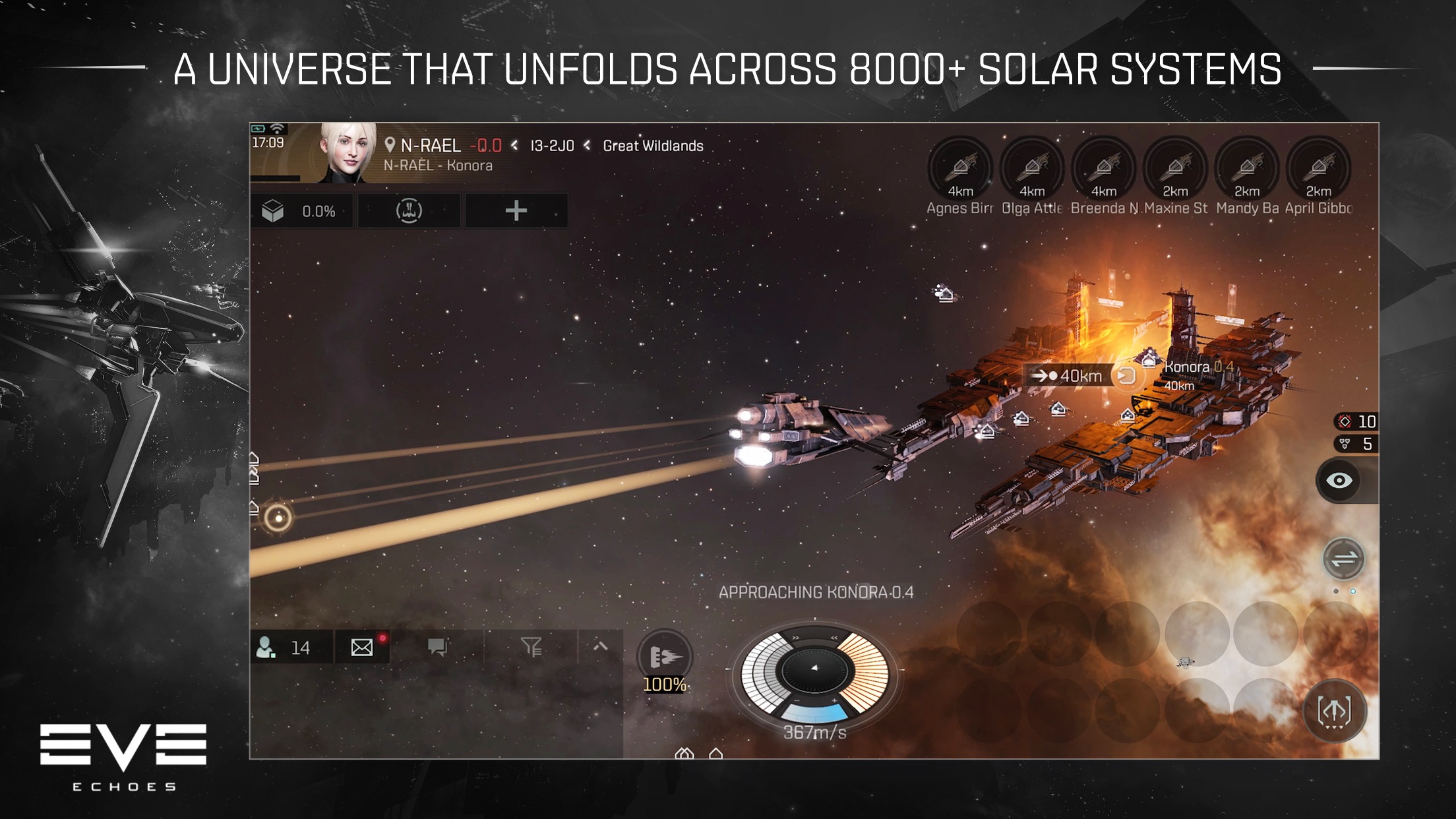Toggle the overview eye button
The image size is (1456, 819).
(x=1339, y=480)
